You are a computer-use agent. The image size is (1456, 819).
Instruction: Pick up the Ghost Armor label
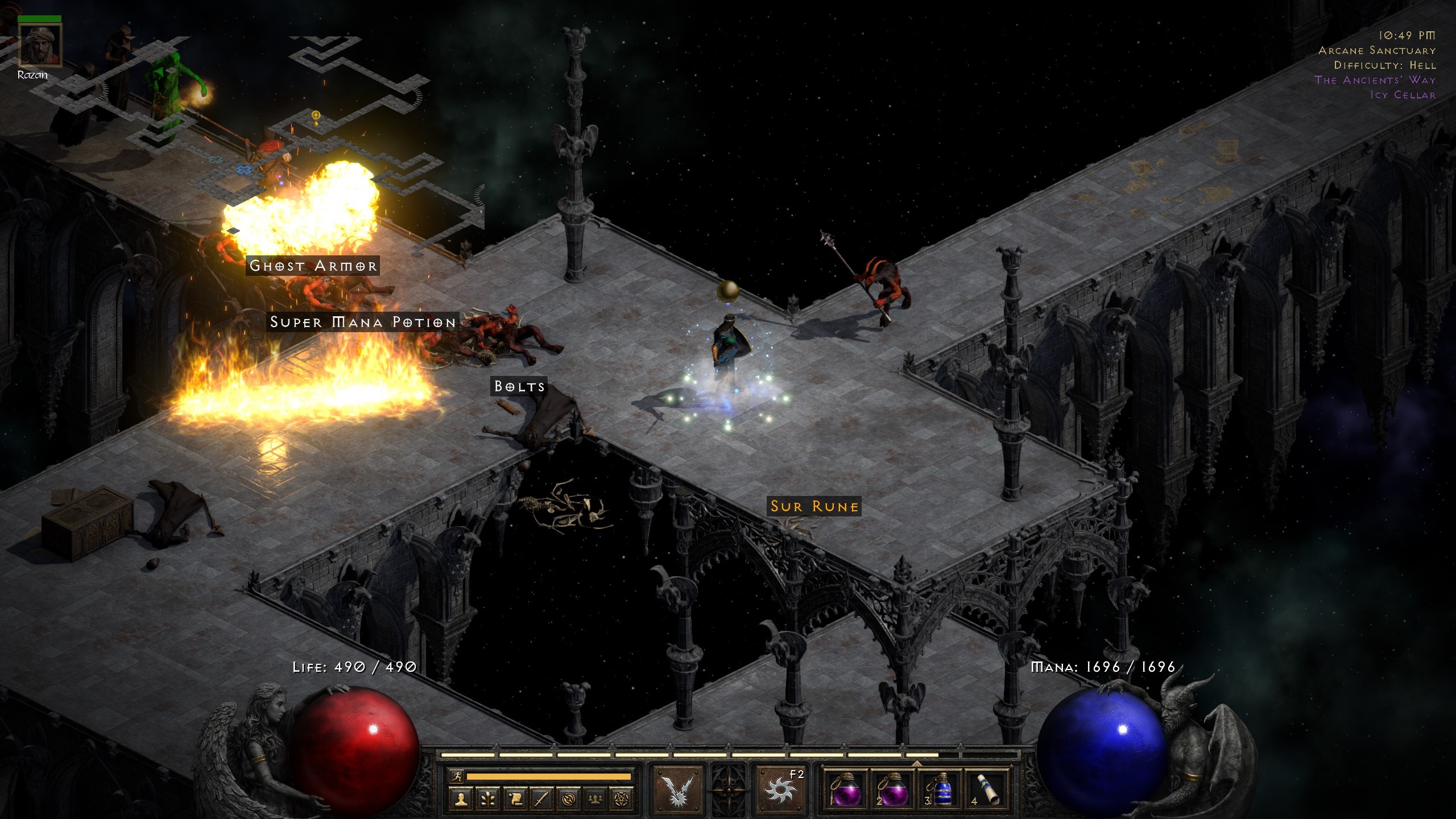[x=313, y=266]
